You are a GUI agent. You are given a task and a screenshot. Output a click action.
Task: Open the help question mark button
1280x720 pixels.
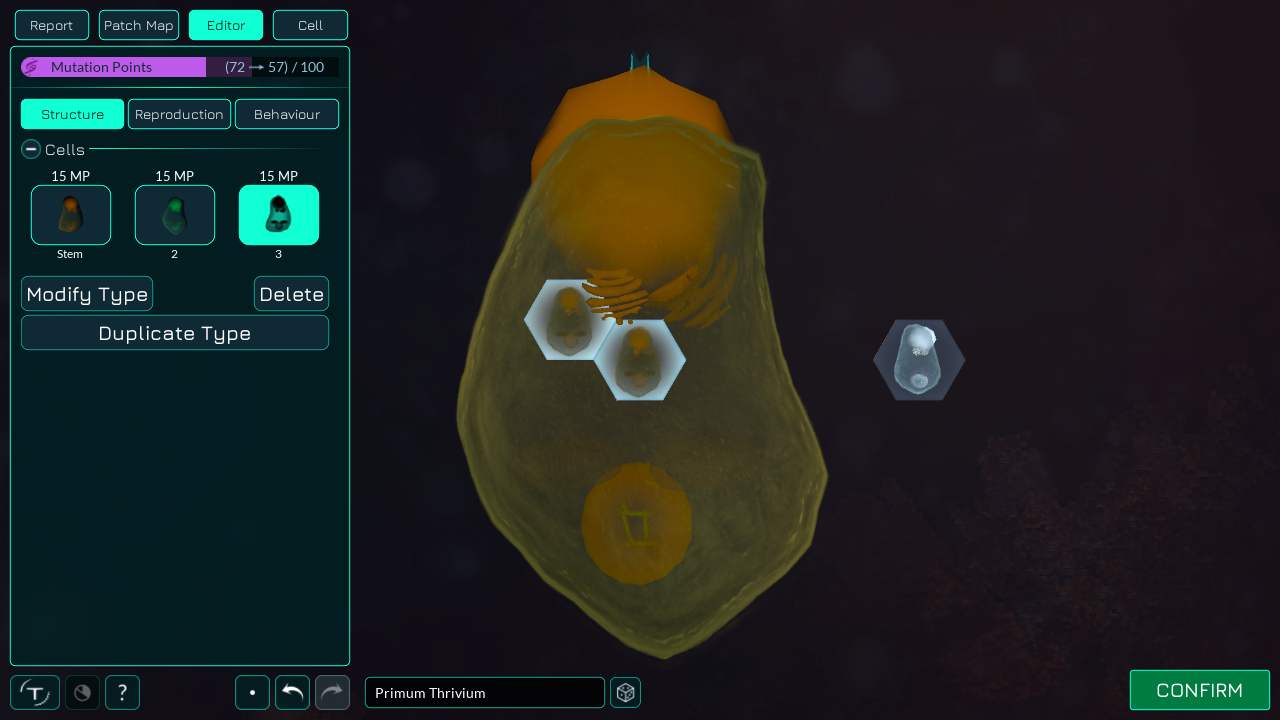coord(122,692)
